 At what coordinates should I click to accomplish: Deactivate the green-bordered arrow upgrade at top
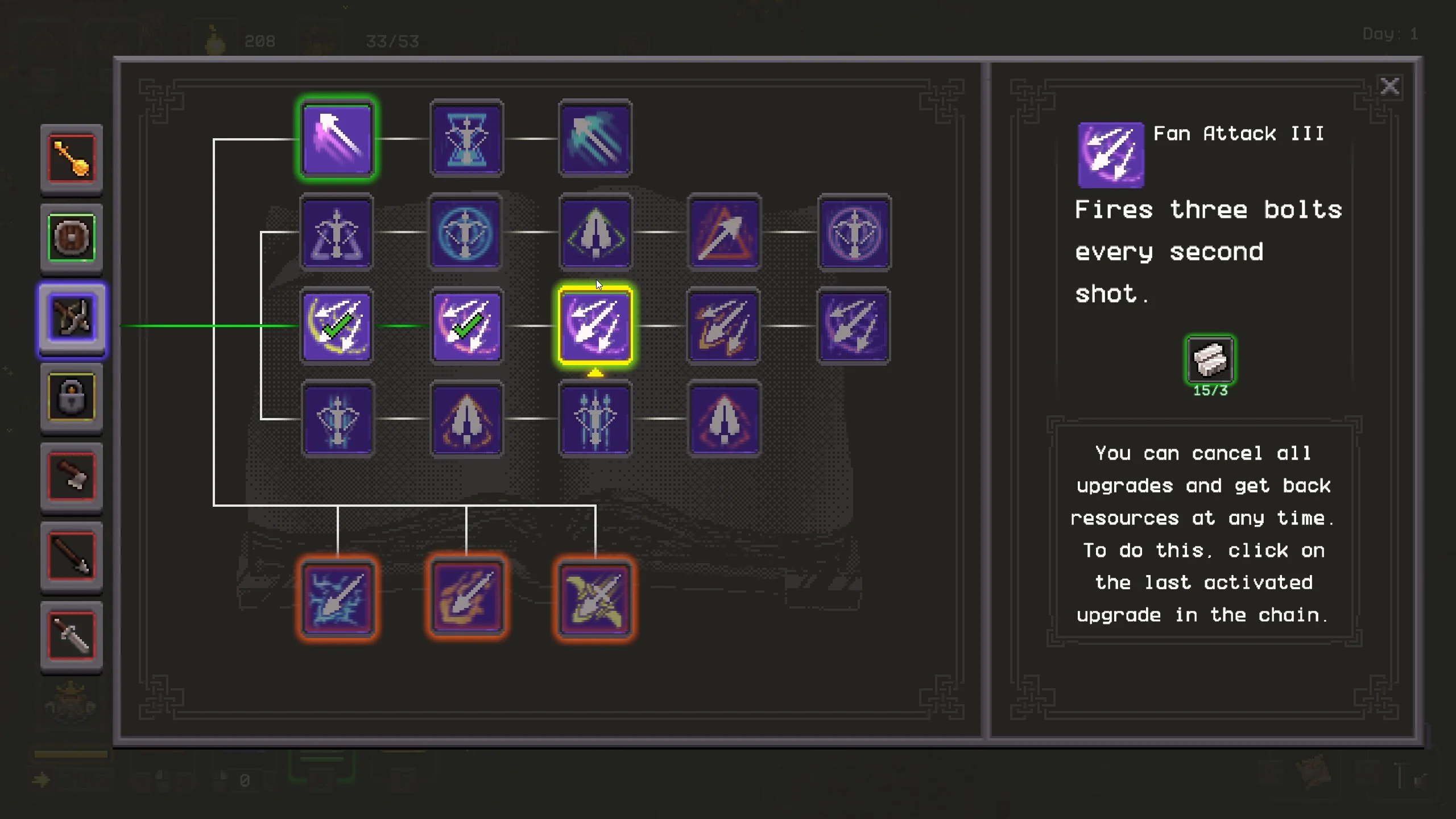pyautogui.click(x=337, y=138)
